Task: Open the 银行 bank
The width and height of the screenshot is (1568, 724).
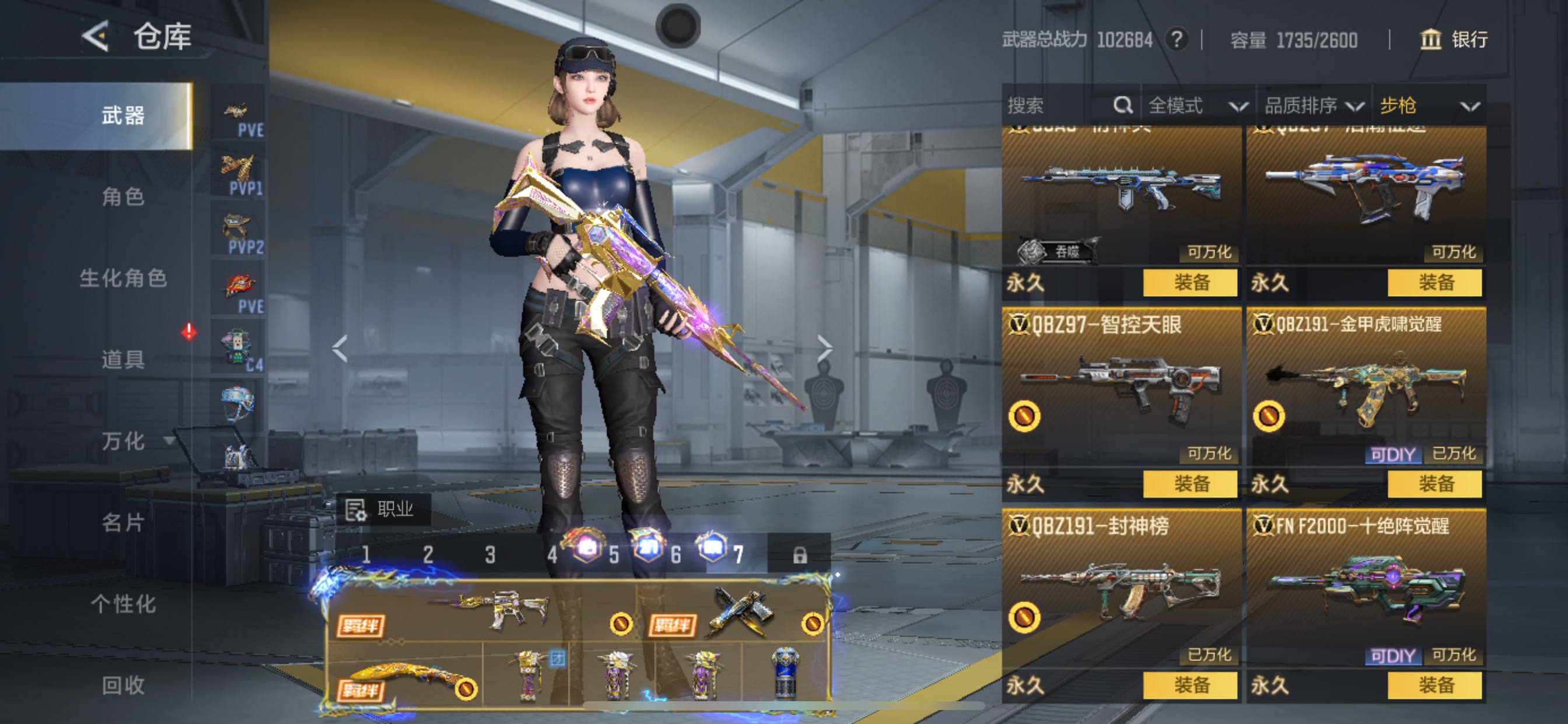Action: coord(1454,40)
